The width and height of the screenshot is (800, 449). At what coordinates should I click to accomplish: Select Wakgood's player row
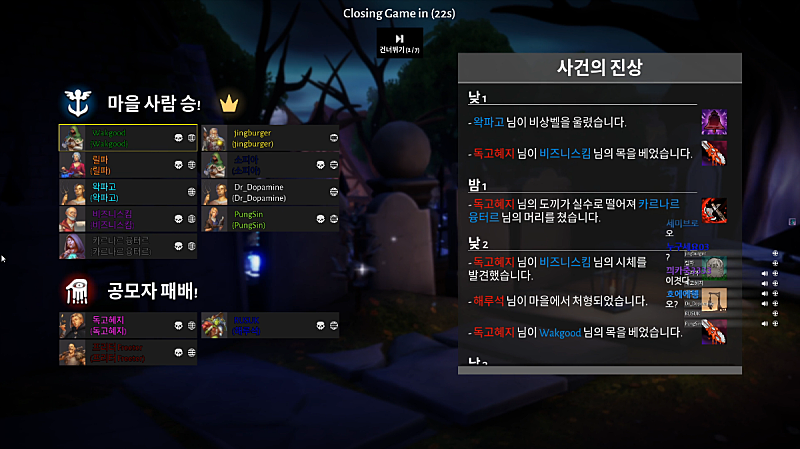coord(128,138)
